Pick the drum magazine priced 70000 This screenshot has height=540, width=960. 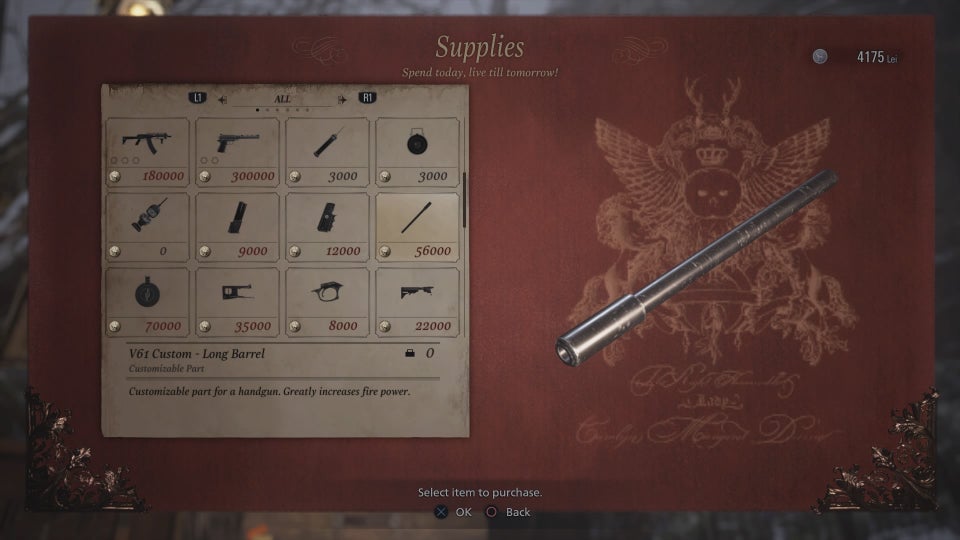147,301
